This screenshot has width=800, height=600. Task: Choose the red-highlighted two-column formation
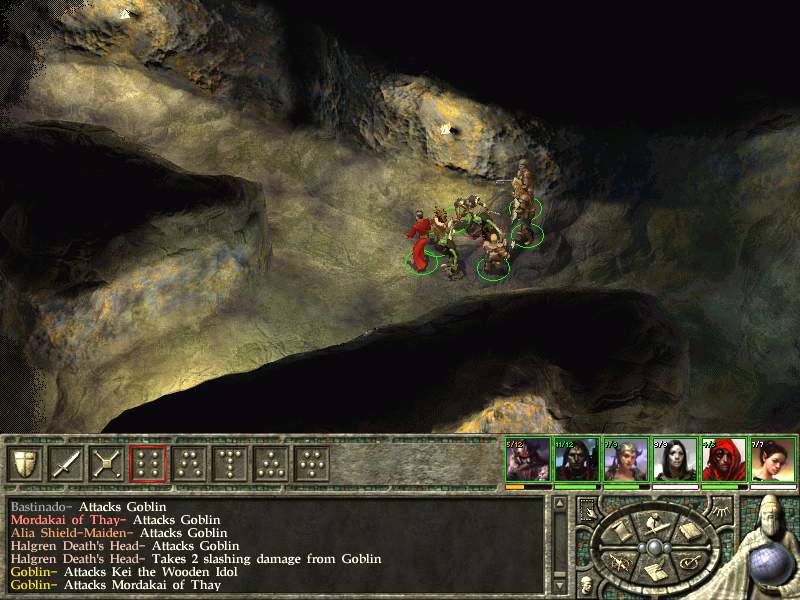147,463
